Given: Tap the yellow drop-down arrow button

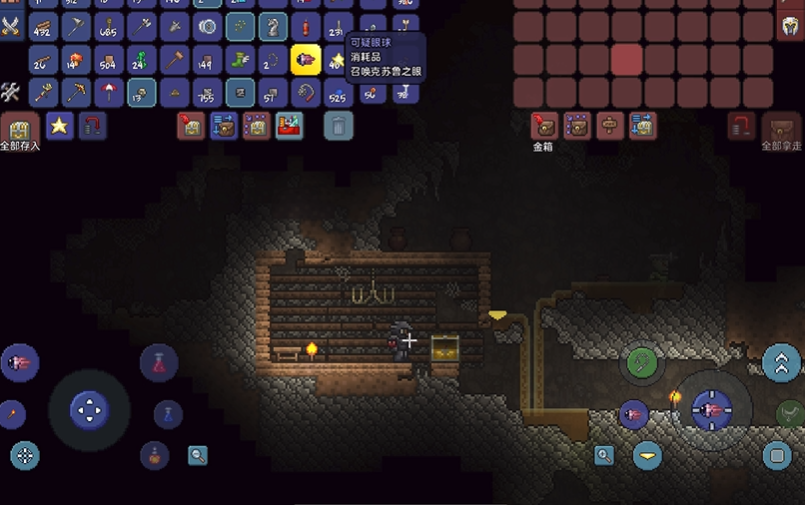Looking at the screenshot, I should [648, 455].
